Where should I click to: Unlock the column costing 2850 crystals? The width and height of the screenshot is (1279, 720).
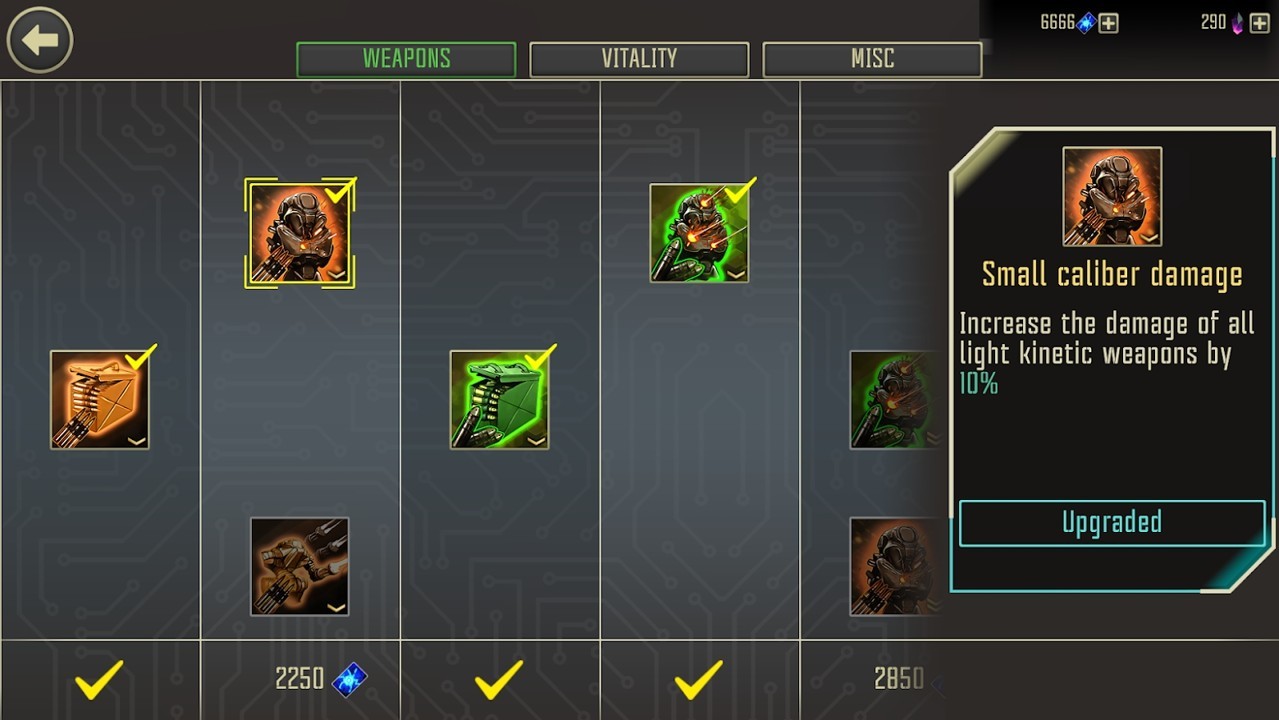(x=898, y=680)
